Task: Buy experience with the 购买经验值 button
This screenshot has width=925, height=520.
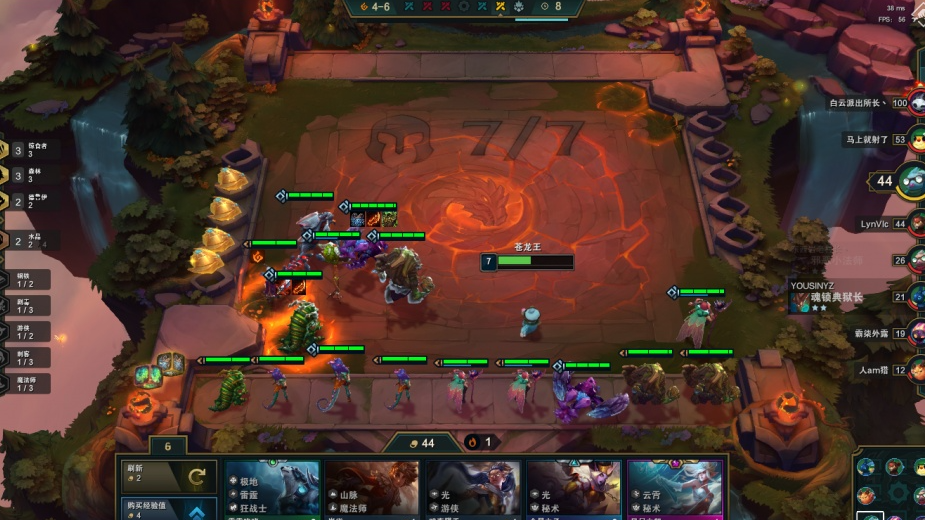Action: pyautogui.click(x=167, y=508)
